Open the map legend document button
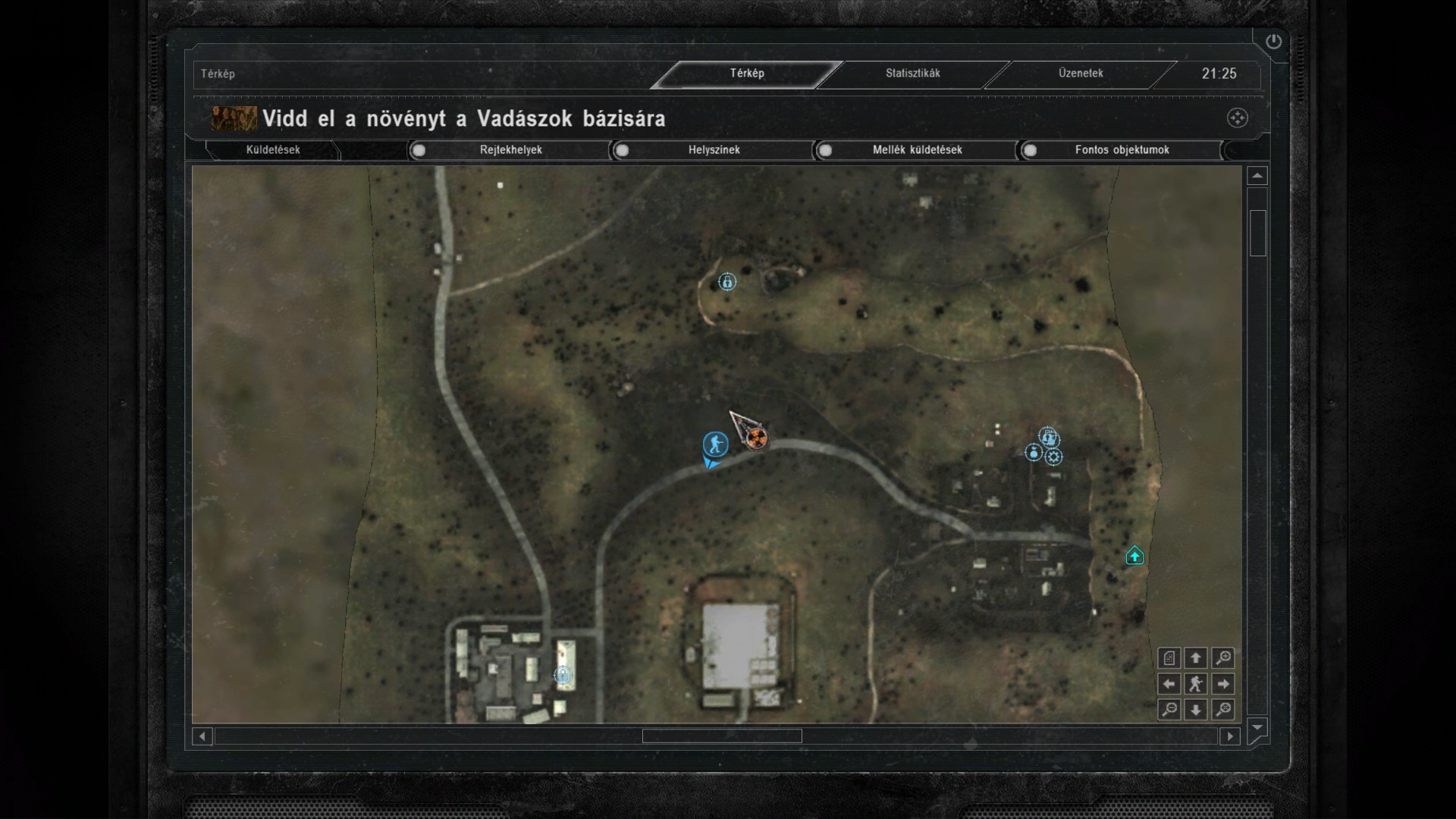Screen dimensions: 1456x819 click(1169, 658)
